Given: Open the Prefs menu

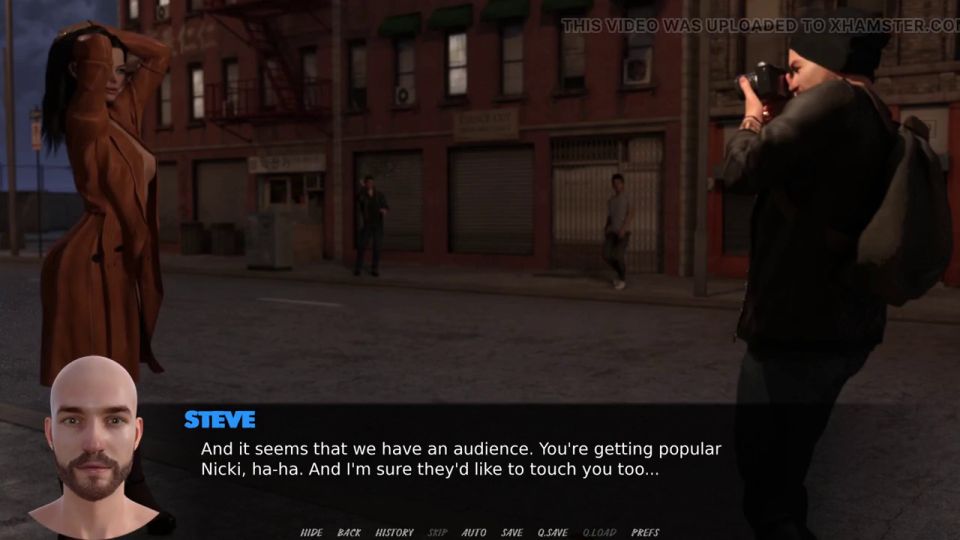Looking at the screenshot, I should tap(645, 533).
